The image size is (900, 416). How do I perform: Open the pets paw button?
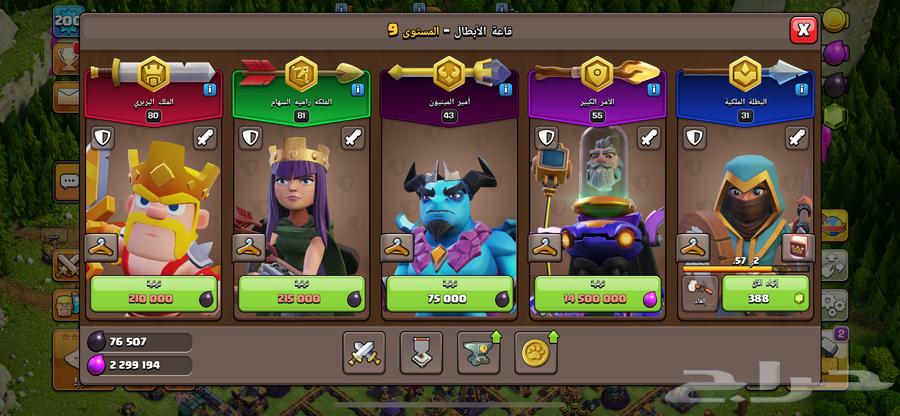(x=536, y=350)
